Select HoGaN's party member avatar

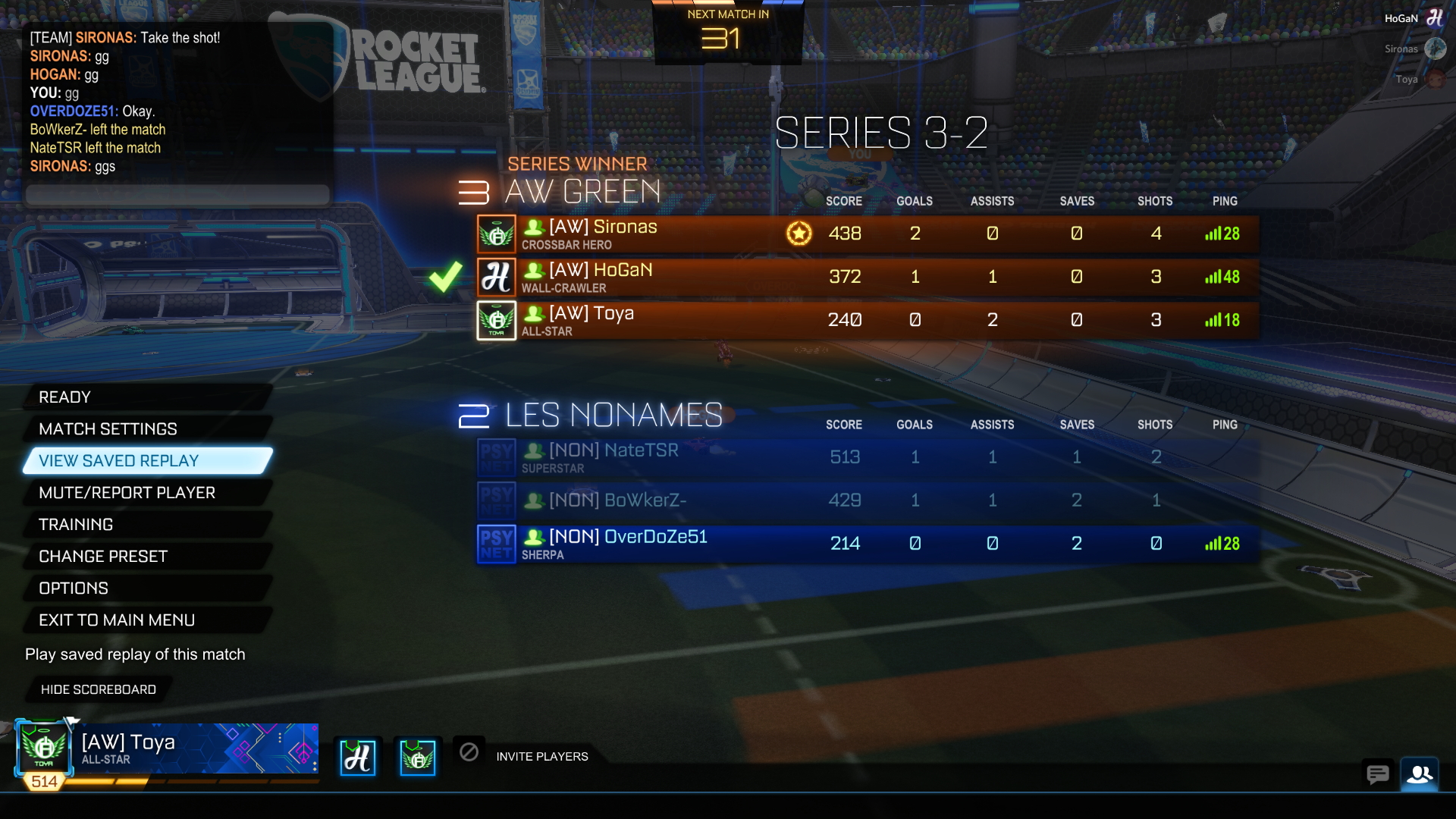357,757
